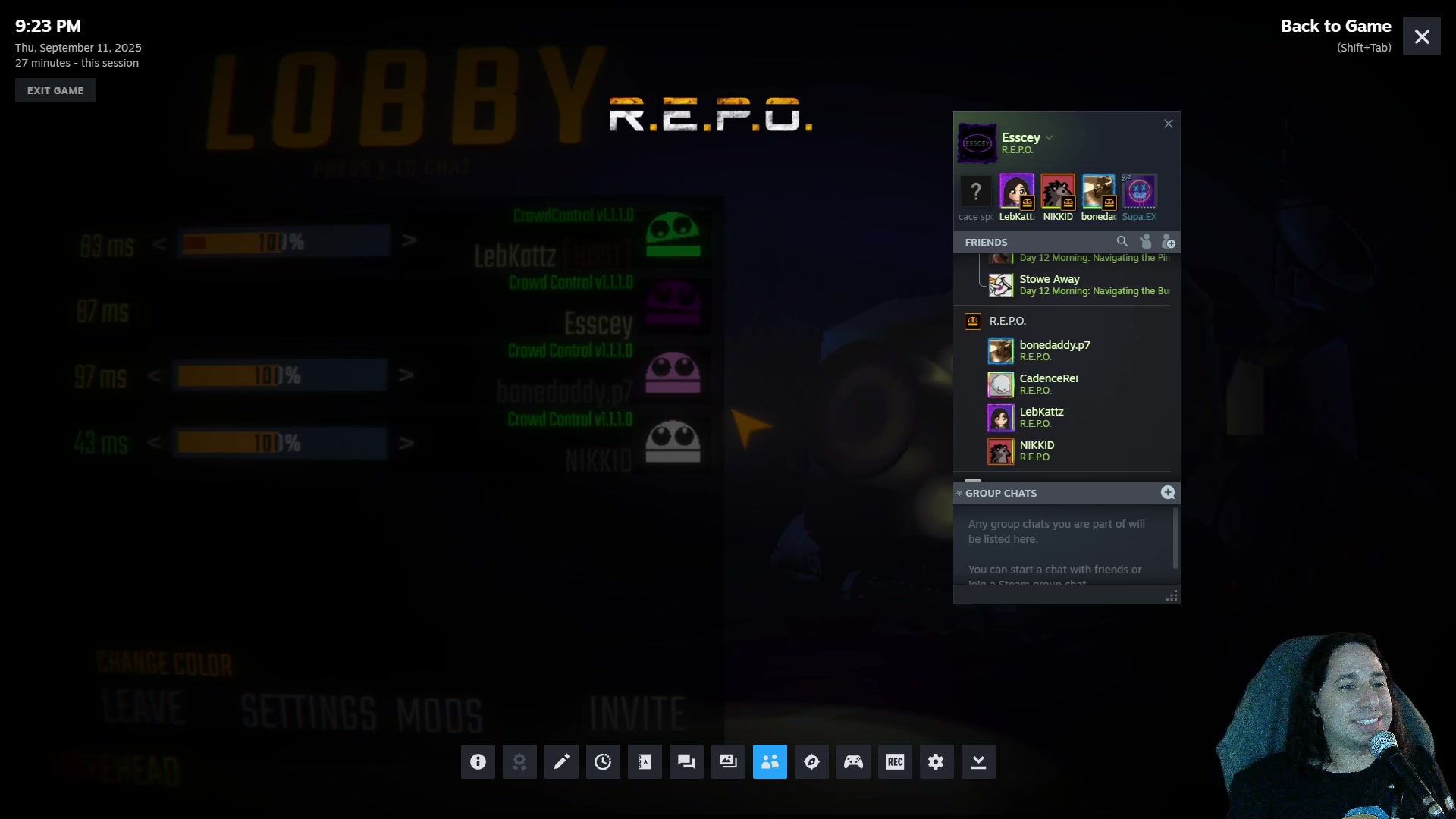Screen dimensions: 1456x819
Task: Click the Exit Game button
Action: coord(55,90)
